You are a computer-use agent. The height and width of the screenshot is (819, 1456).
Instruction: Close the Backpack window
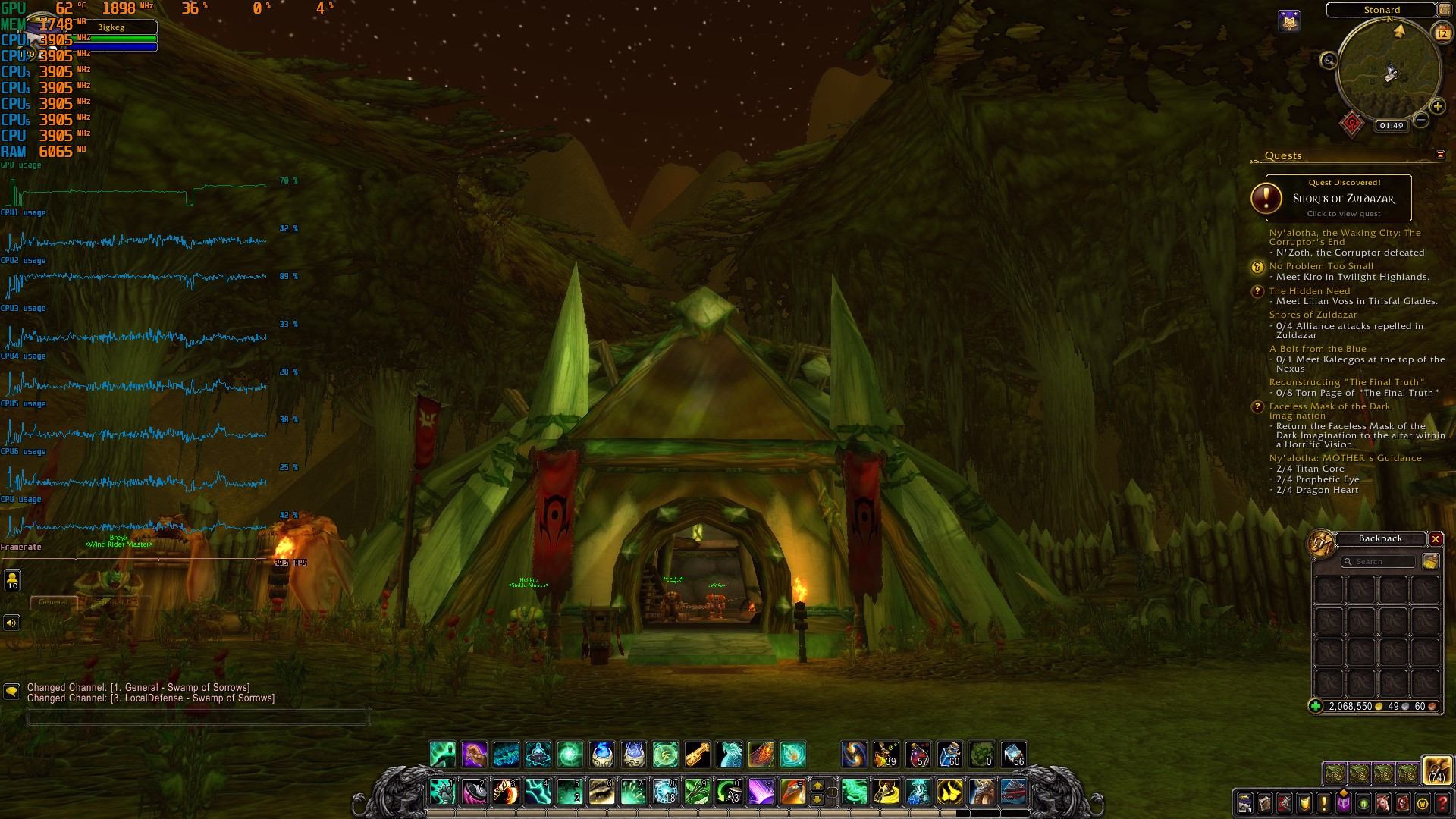coord(1435,539)
